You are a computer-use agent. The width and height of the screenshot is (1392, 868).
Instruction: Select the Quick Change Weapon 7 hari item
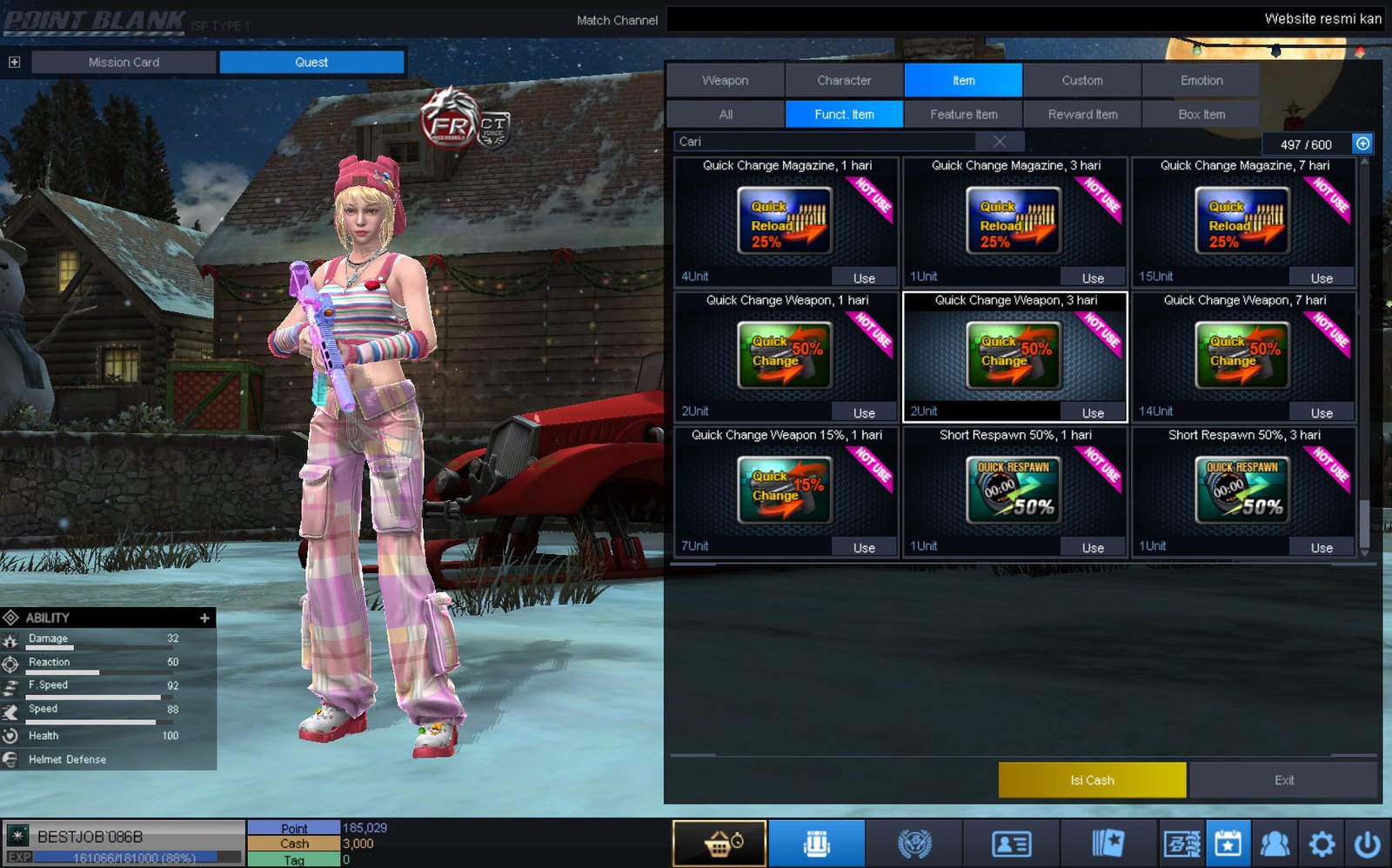1243,355
